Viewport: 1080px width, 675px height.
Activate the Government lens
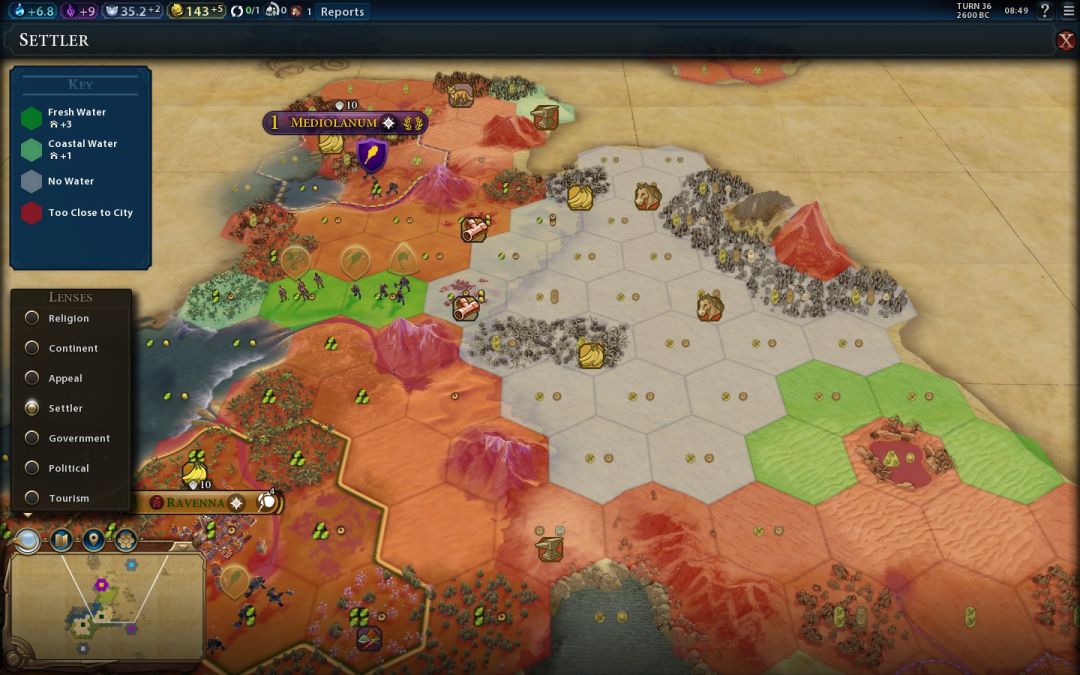point(33,438)
